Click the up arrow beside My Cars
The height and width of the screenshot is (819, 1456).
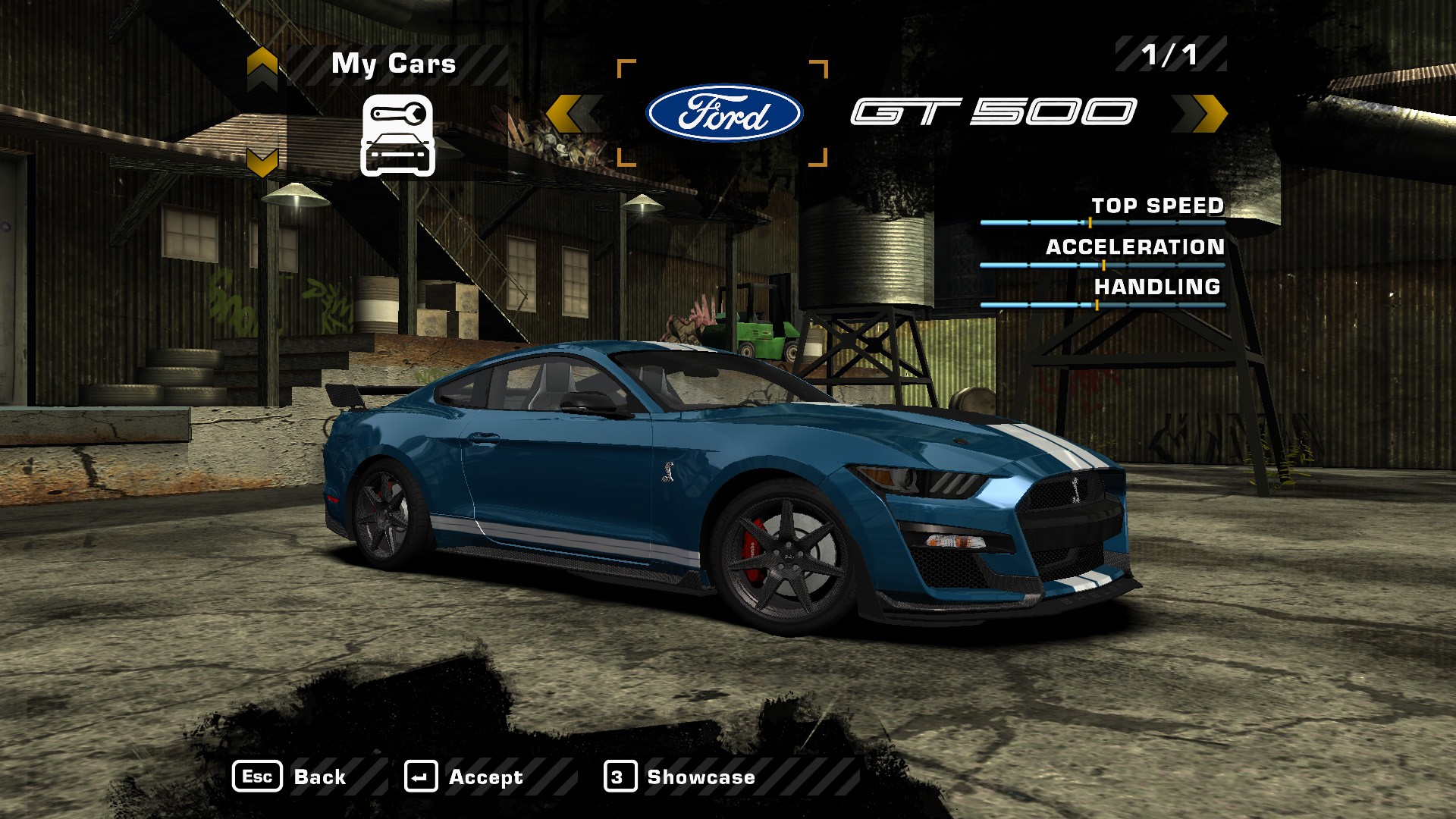pos(262,65)
